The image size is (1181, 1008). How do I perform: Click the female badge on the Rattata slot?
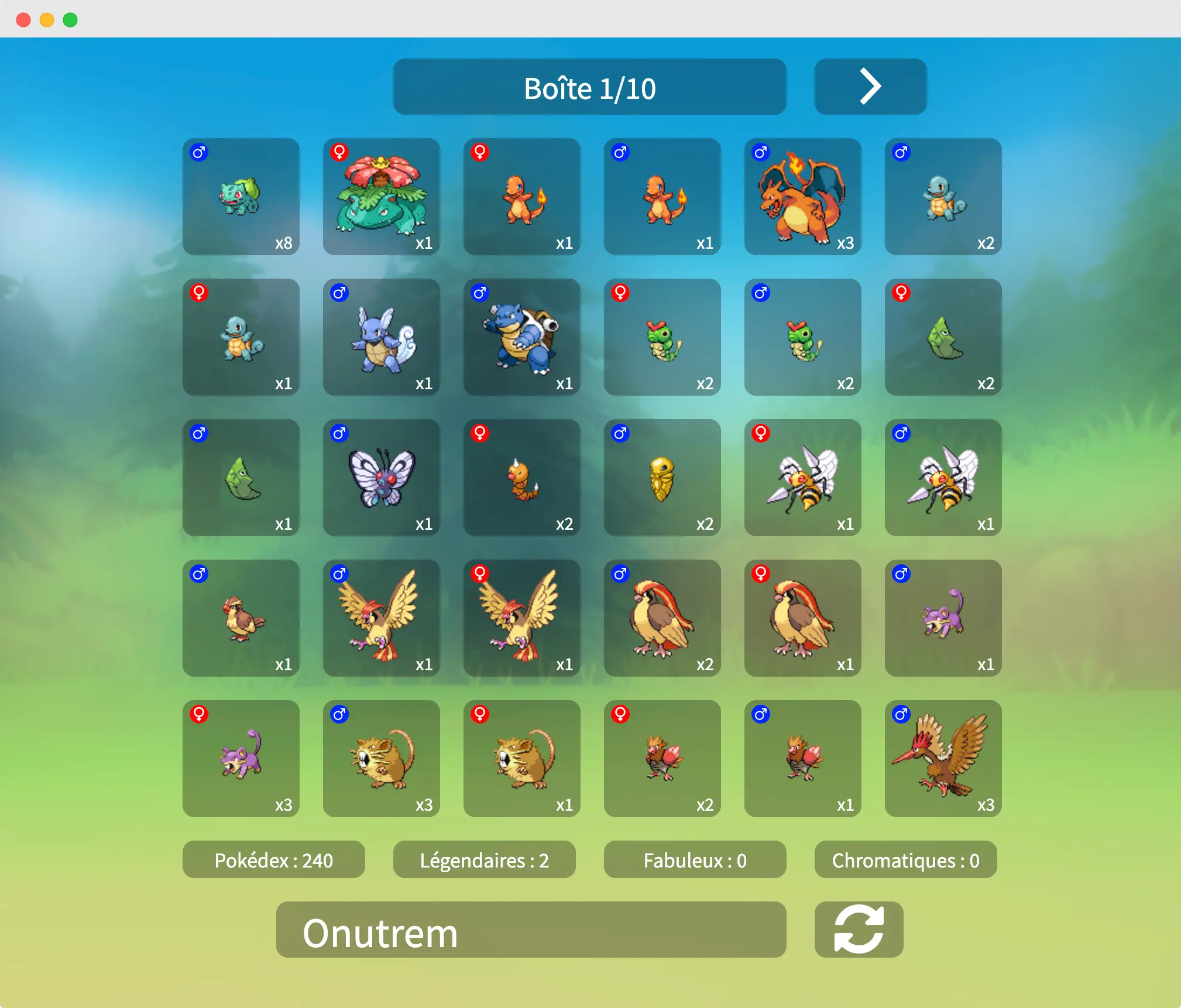point(199,715)
